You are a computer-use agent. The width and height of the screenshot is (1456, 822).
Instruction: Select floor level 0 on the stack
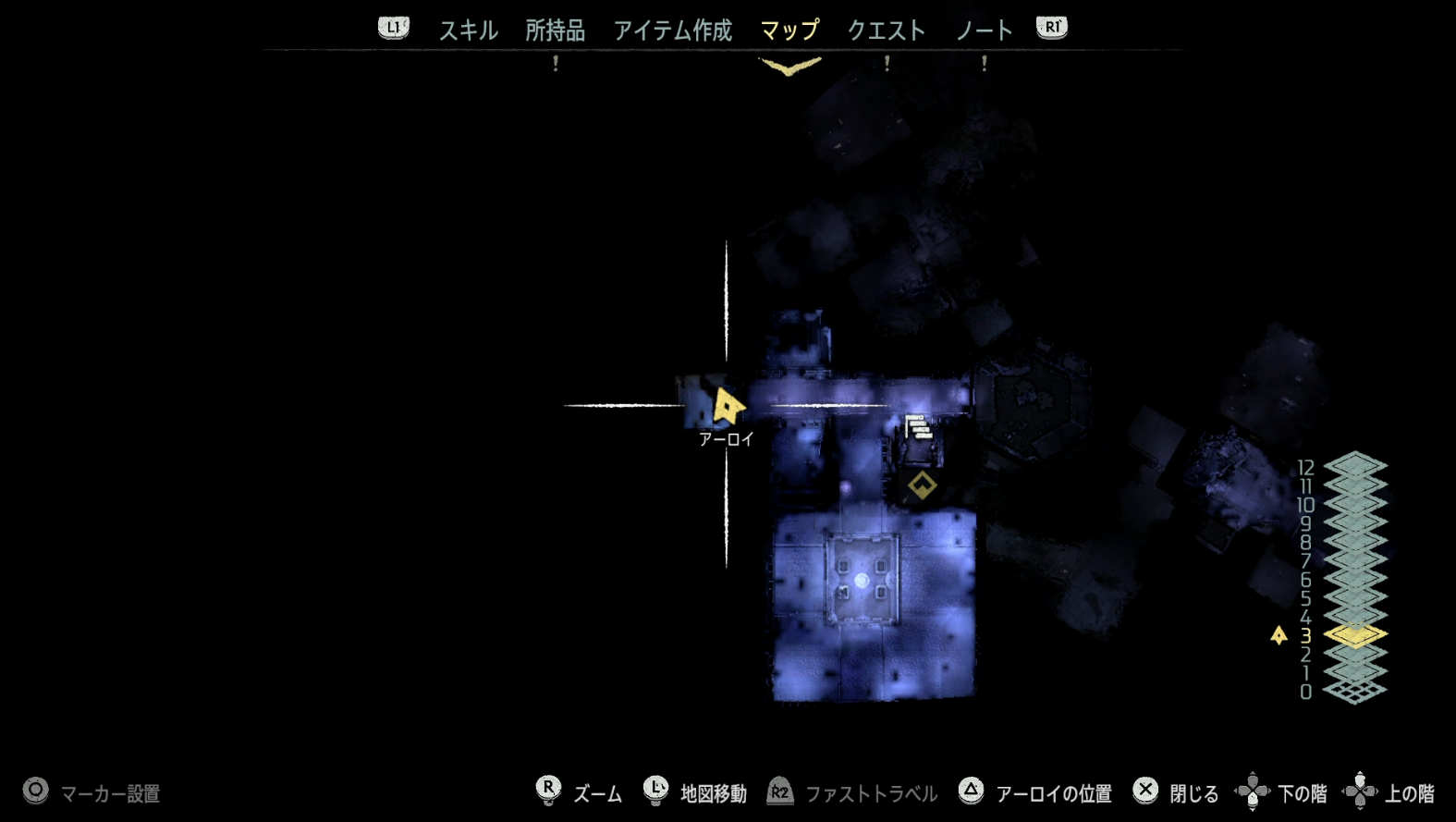[x=1353, y=689]
